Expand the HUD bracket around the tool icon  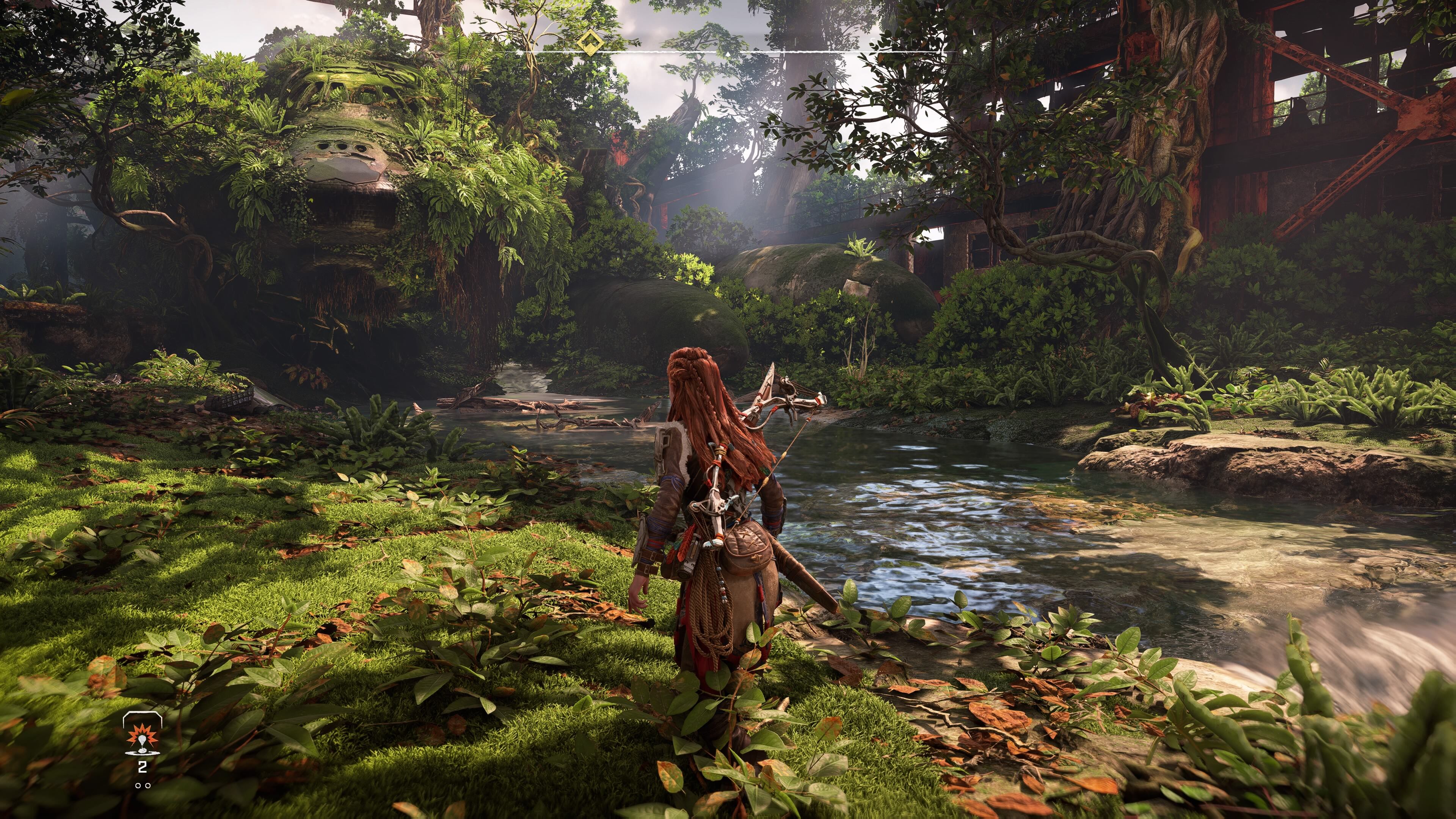coord(143,719)
